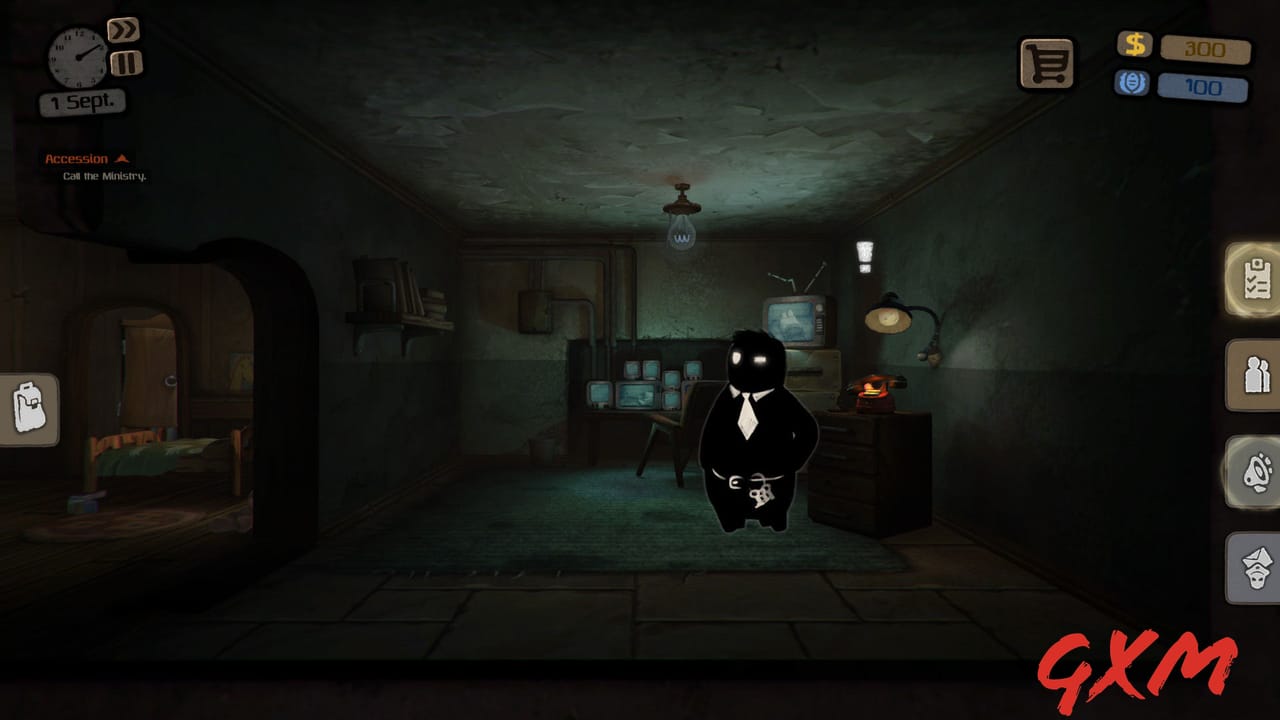1280x720 pixels.
Task: Click the protagonist in the suit
Action: point(752,430)
